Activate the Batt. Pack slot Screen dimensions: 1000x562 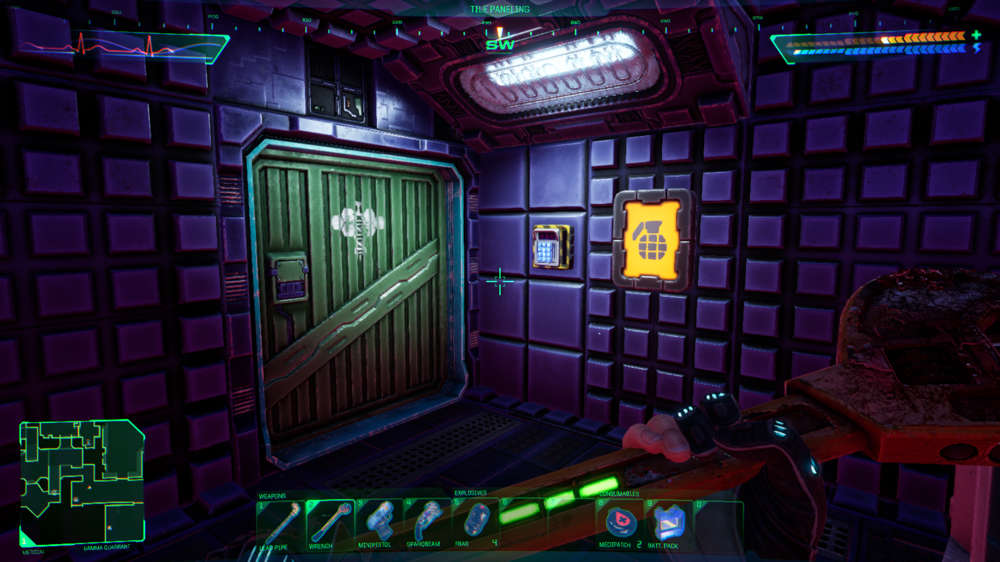click(669, 523)
